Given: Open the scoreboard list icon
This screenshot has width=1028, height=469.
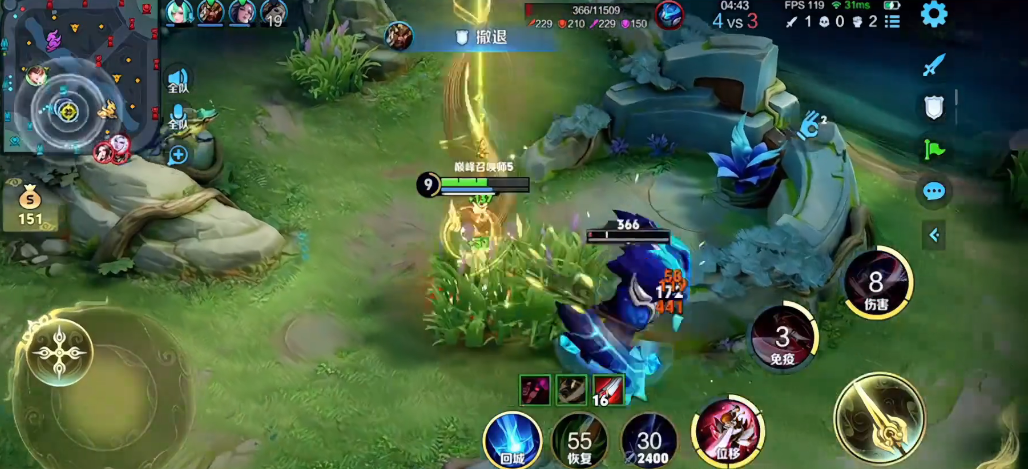Looking at the screenshot, I should pyautogui.click(x=893, y=21).
